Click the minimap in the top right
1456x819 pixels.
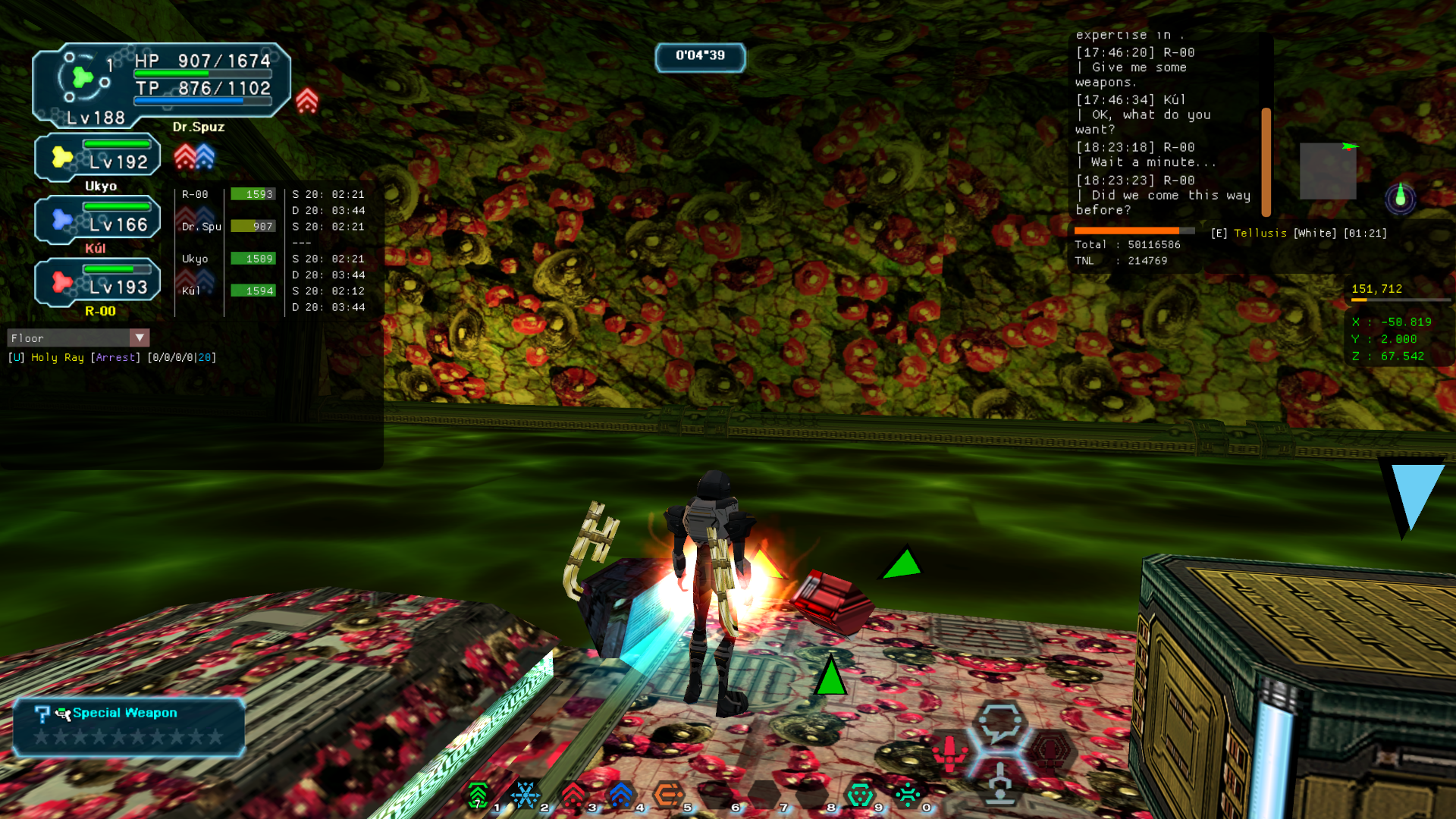1328,171
